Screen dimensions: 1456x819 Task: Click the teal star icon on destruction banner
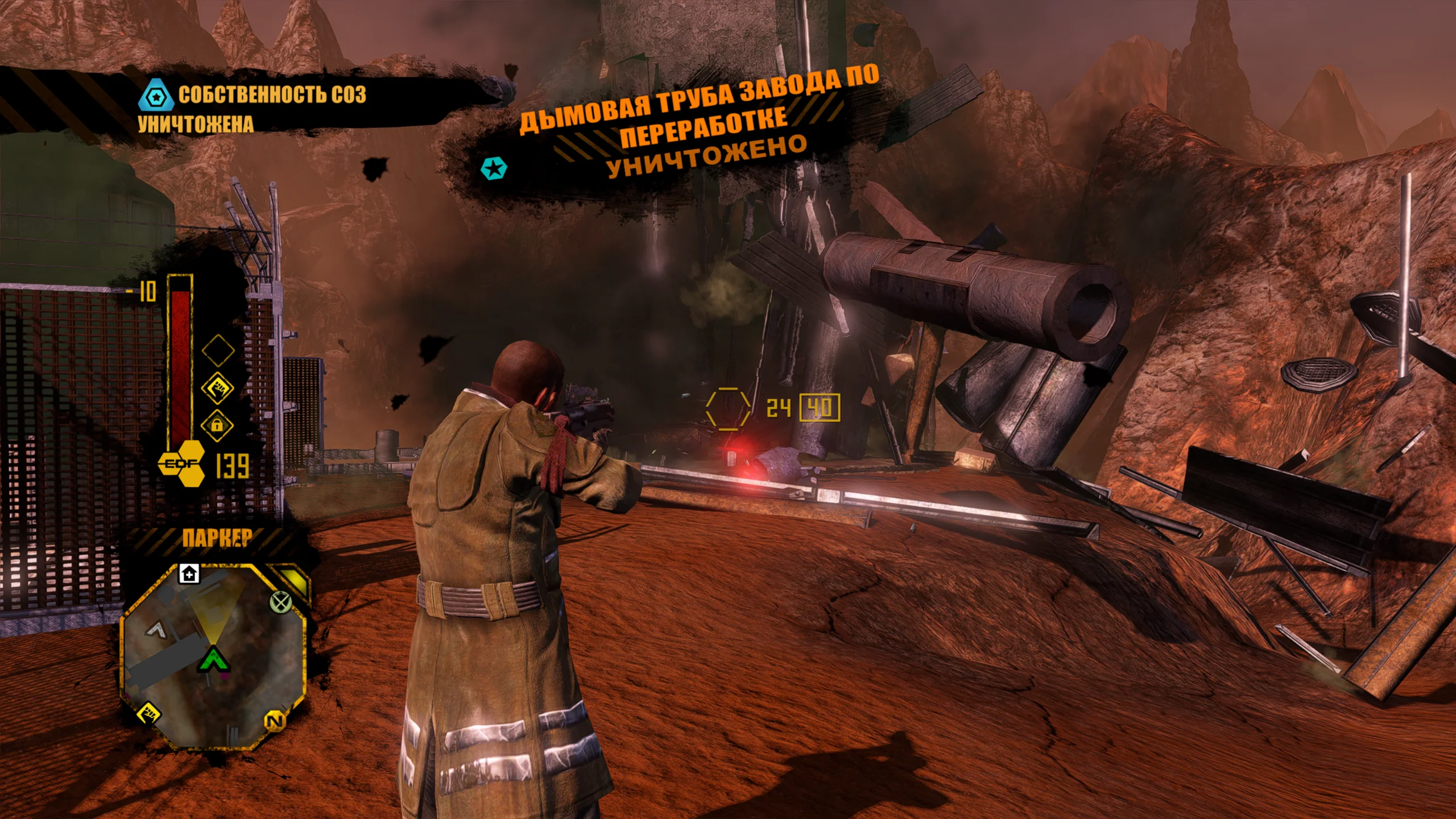(493, 168)
